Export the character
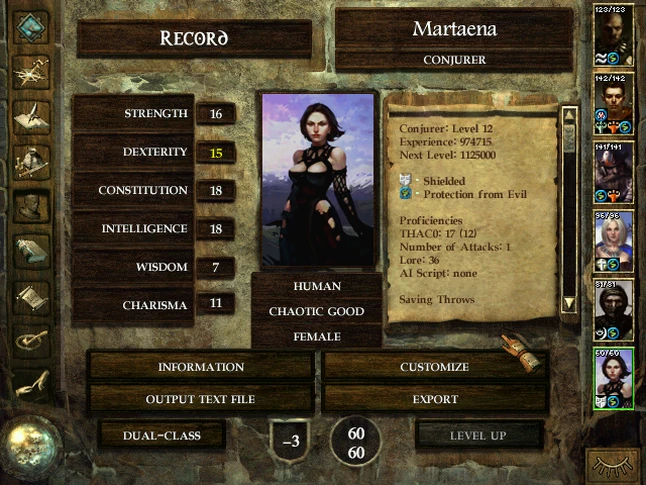The width and height of the screenshot is (646, 485). (434, 399)
